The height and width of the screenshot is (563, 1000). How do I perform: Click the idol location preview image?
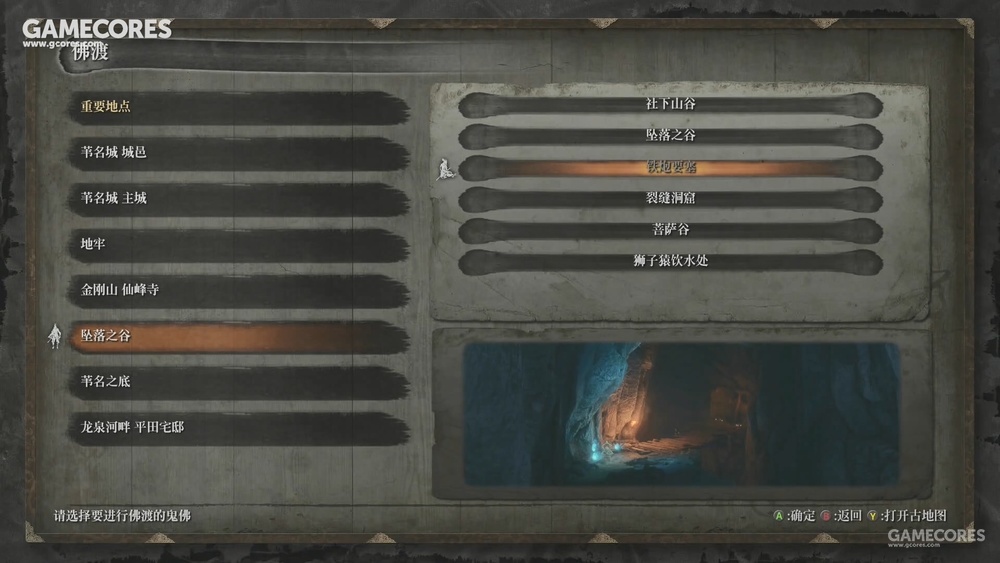pyautogui.click(x=683, y=413)
